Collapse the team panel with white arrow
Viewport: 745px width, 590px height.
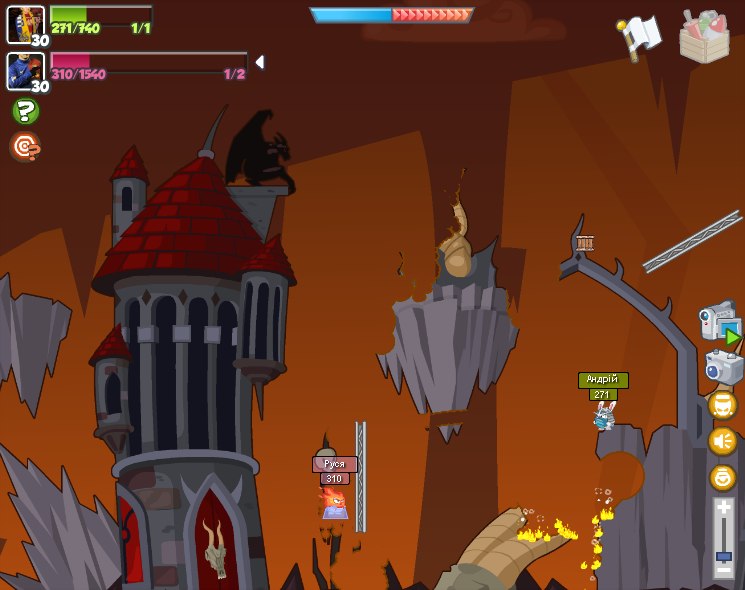pyautogui.click(x=260, y=62)
